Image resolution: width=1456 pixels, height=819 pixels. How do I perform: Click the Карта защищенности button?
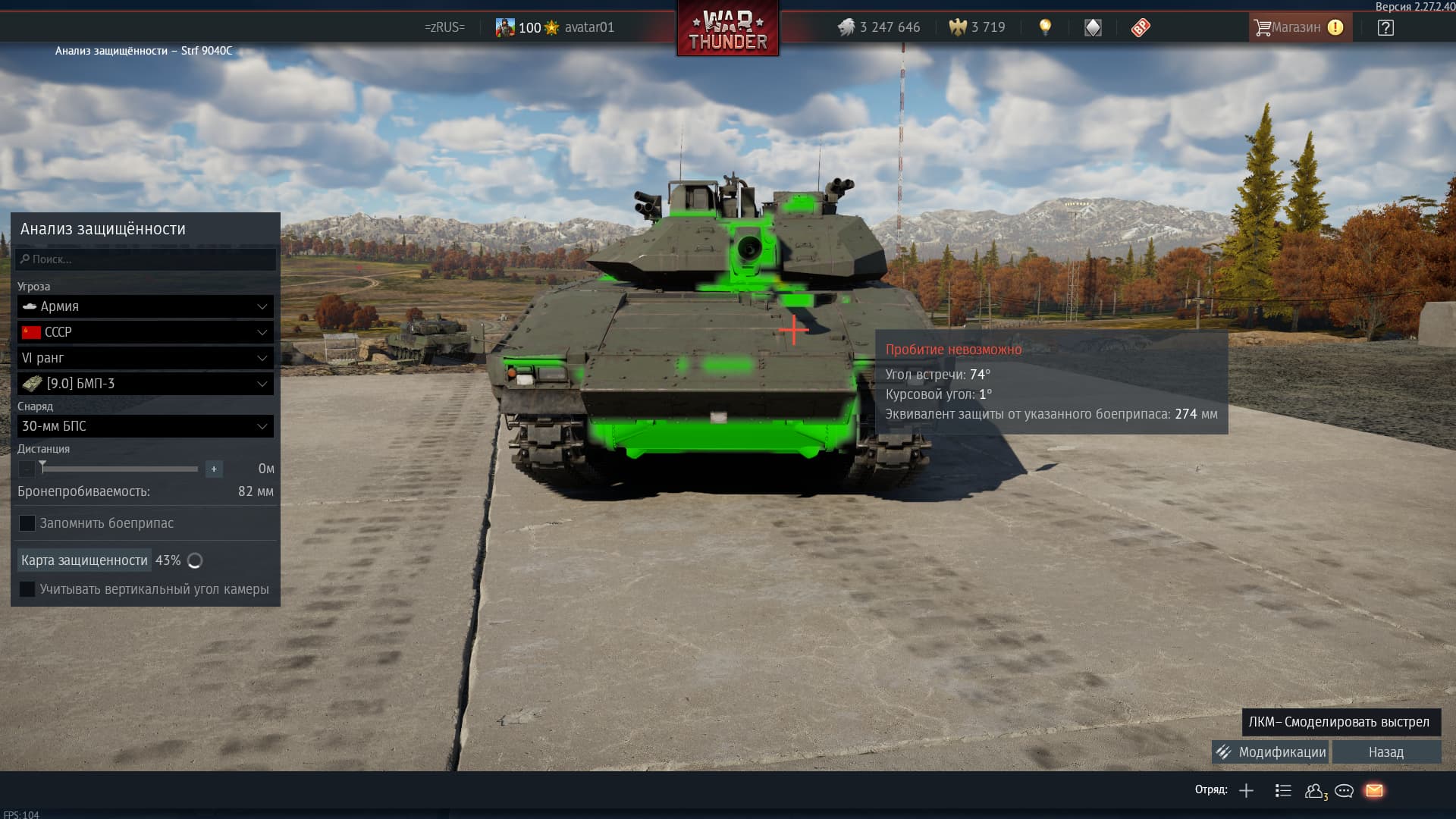[84, 560]
